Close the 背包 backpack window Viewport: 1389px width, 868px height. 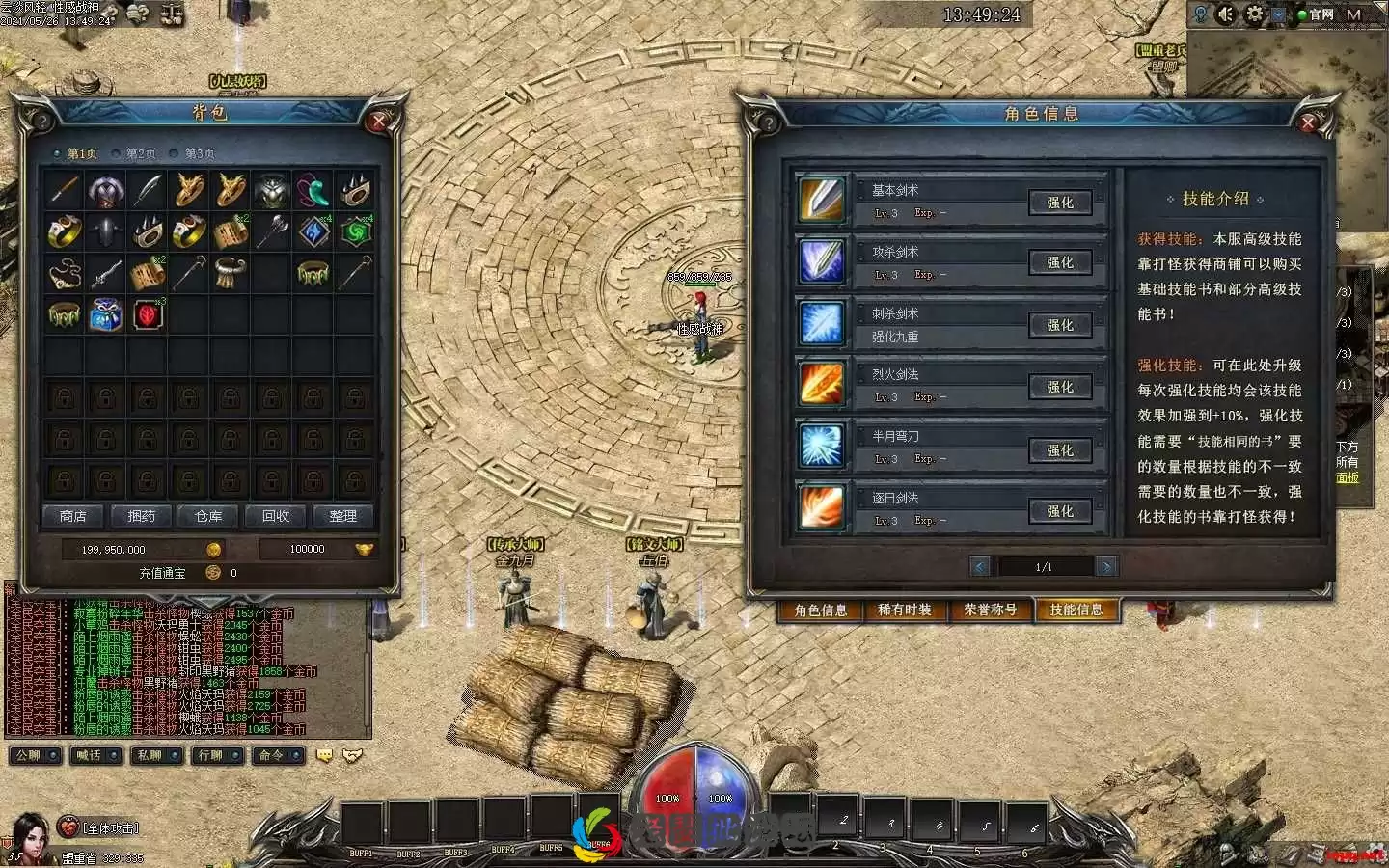point(377,121)
